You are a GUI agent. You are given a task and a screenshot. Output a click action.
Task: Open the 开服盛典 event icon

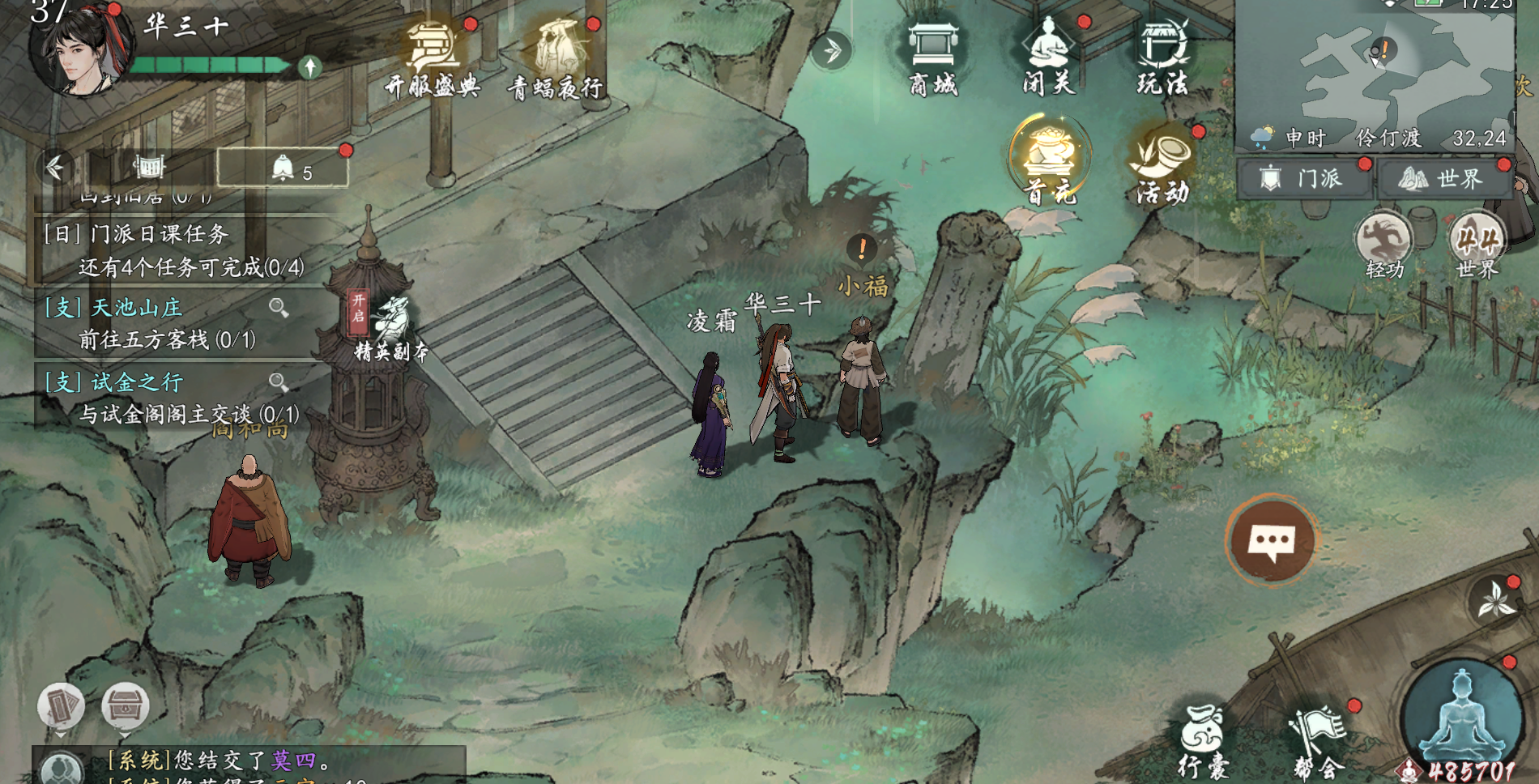[433, 58]
